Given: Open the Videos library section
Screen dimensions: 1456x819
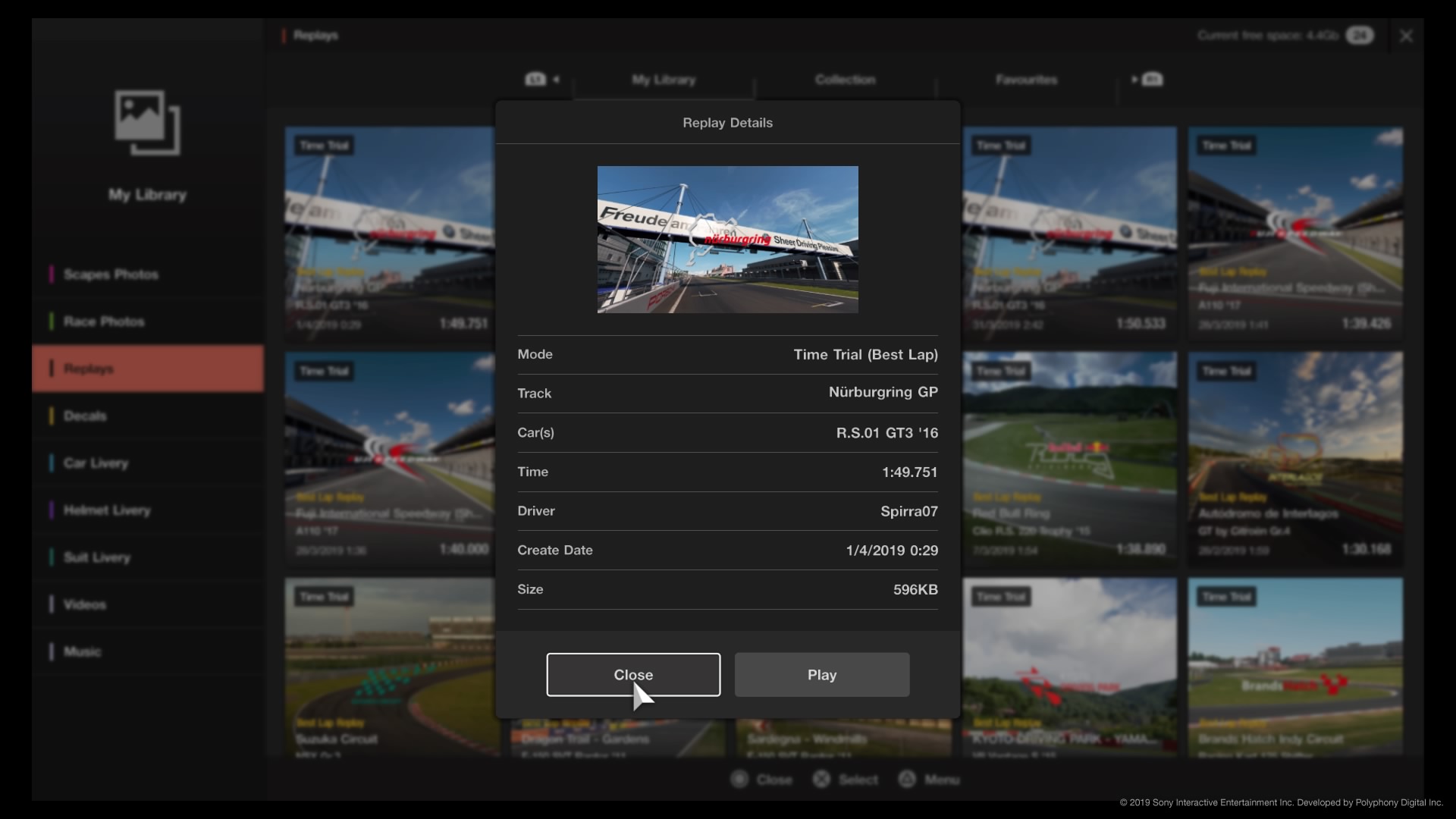Looking at the screenshot, I should coord(85,604).
